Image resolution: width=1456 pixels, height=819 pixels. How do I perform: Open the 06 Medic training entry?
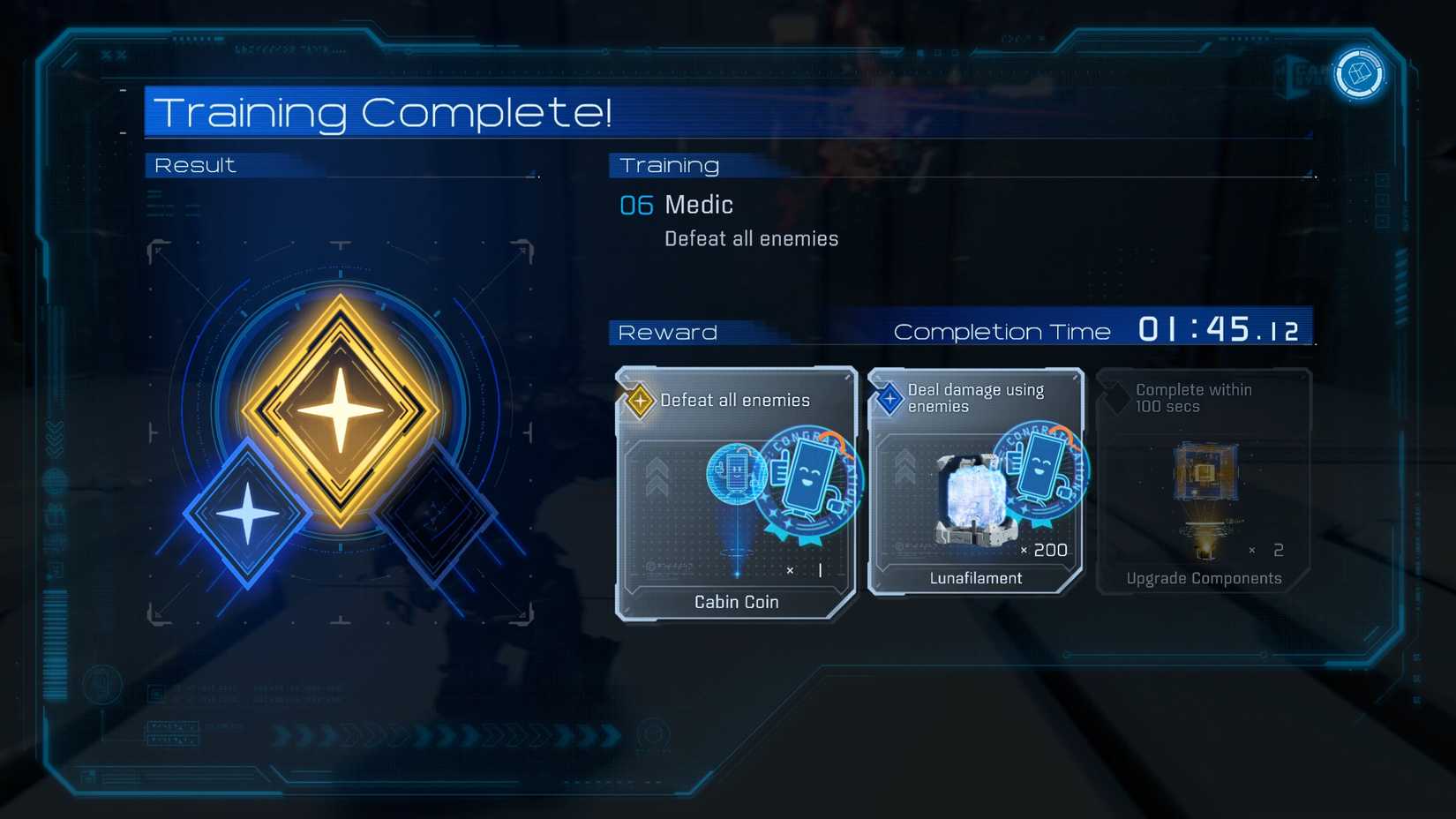click(x=677, y=205)
